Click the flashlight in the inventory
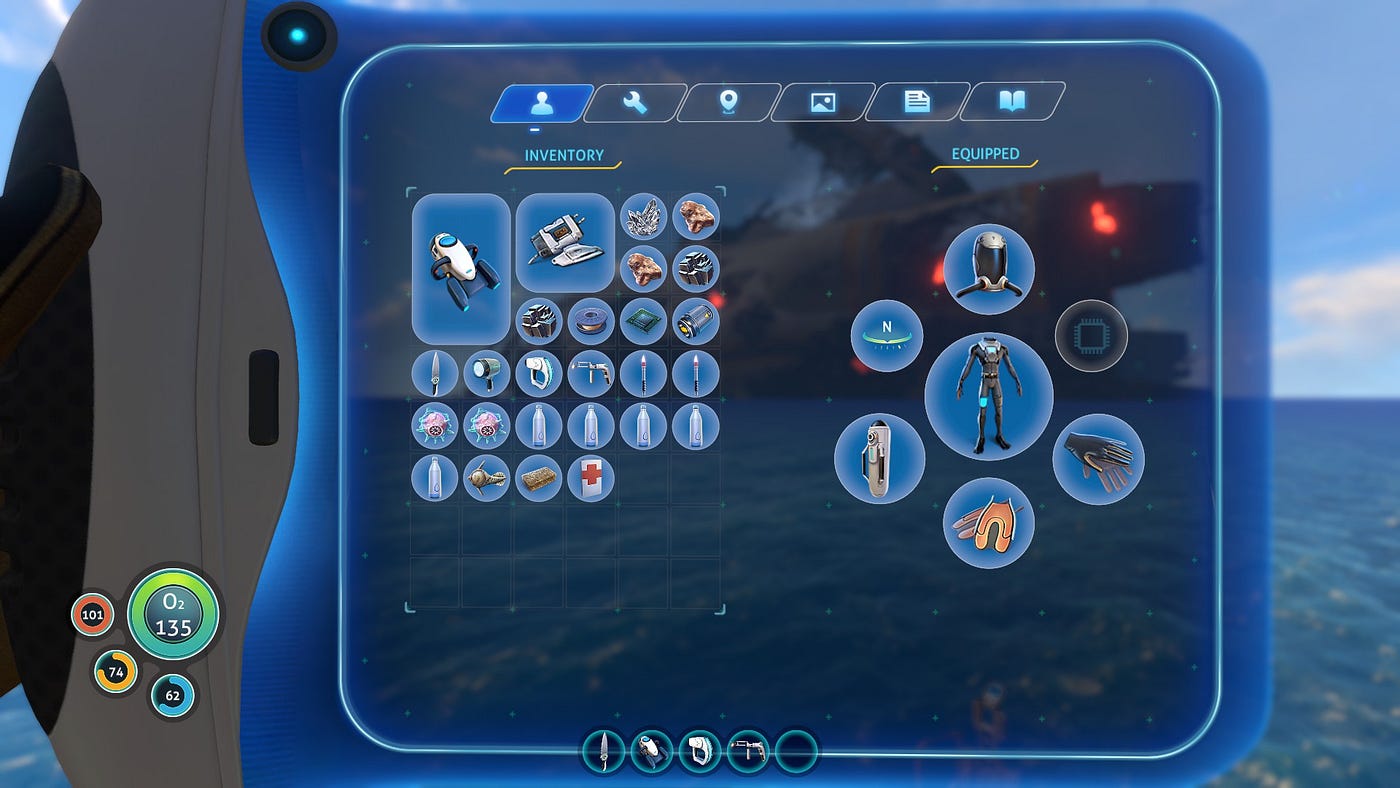This screenshot has width=1400, height=788. [x=487, y=371]
